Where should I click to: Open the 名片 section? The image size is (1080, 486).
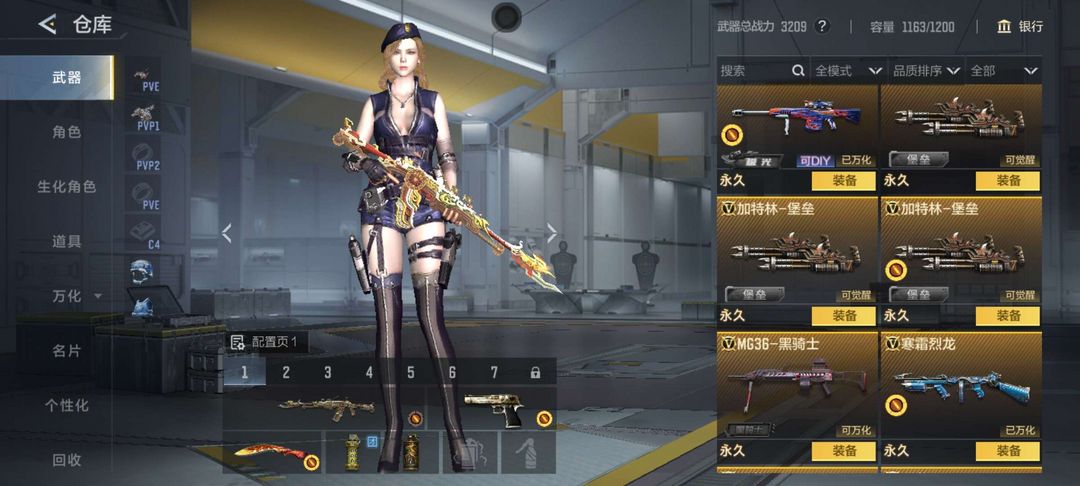(66, 351)
